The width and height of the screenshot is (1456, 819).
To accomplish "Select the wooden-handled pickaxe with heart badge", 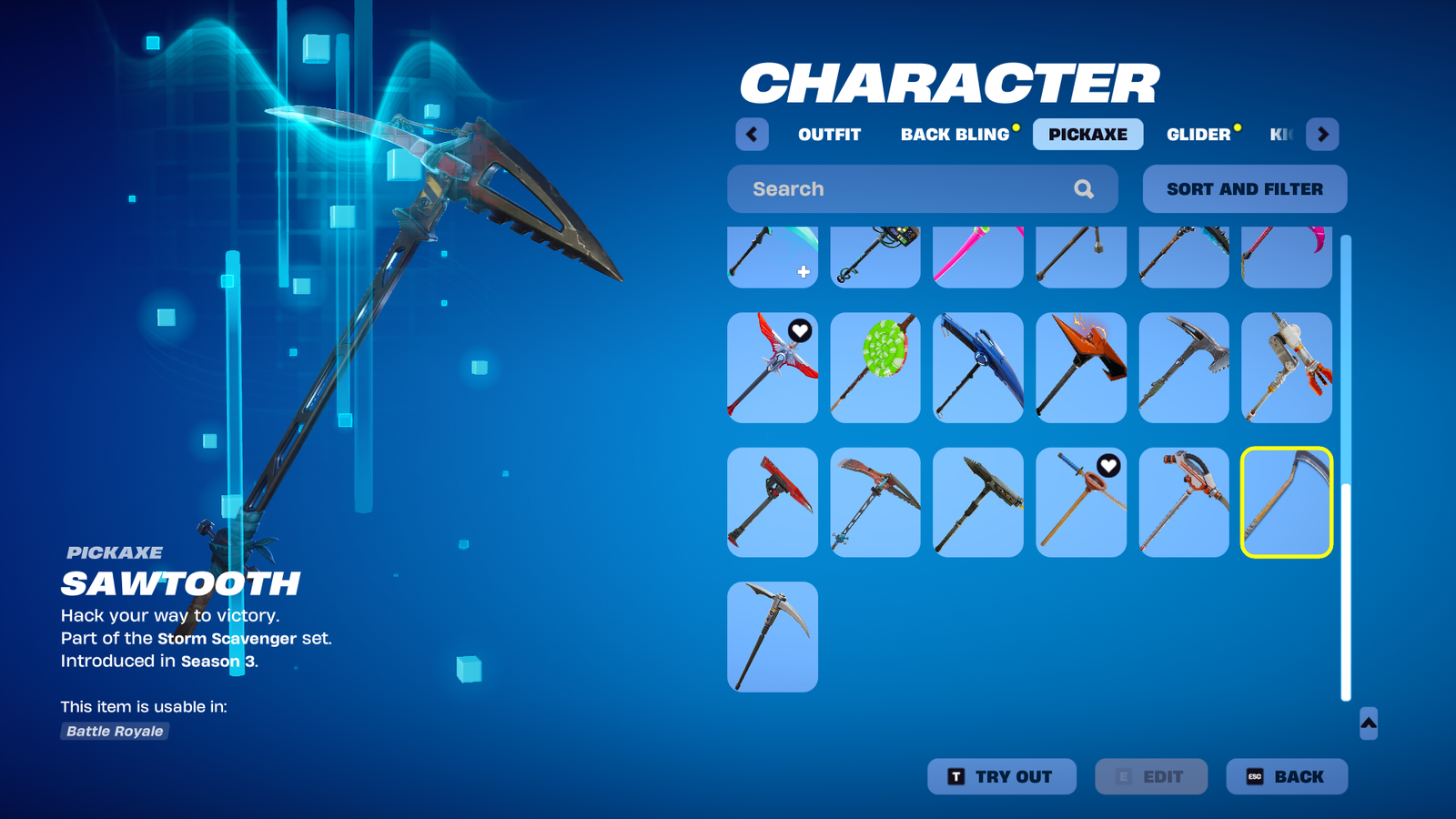I will coord(1081,502).
